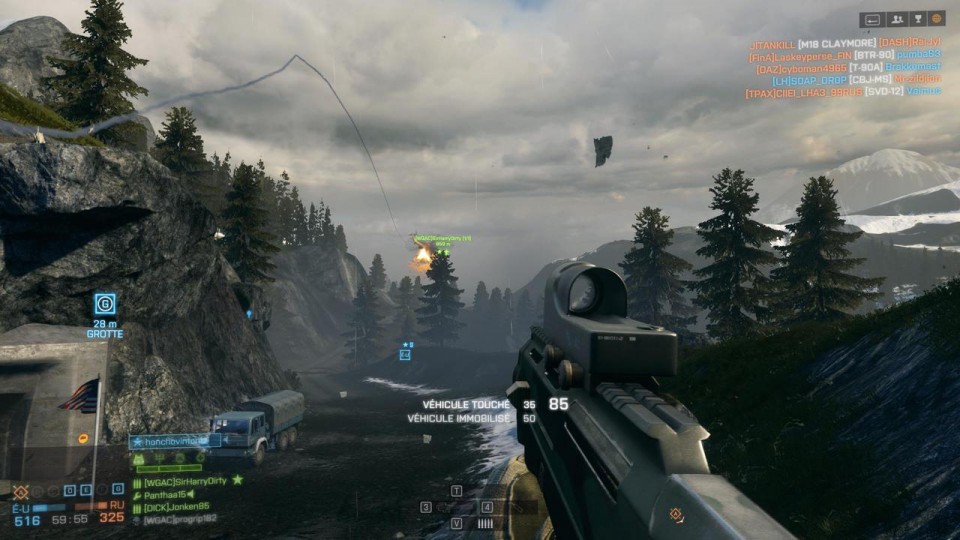960x540 pixels.
Task: Select the blue D flag indicator
Action: (70, 490)
